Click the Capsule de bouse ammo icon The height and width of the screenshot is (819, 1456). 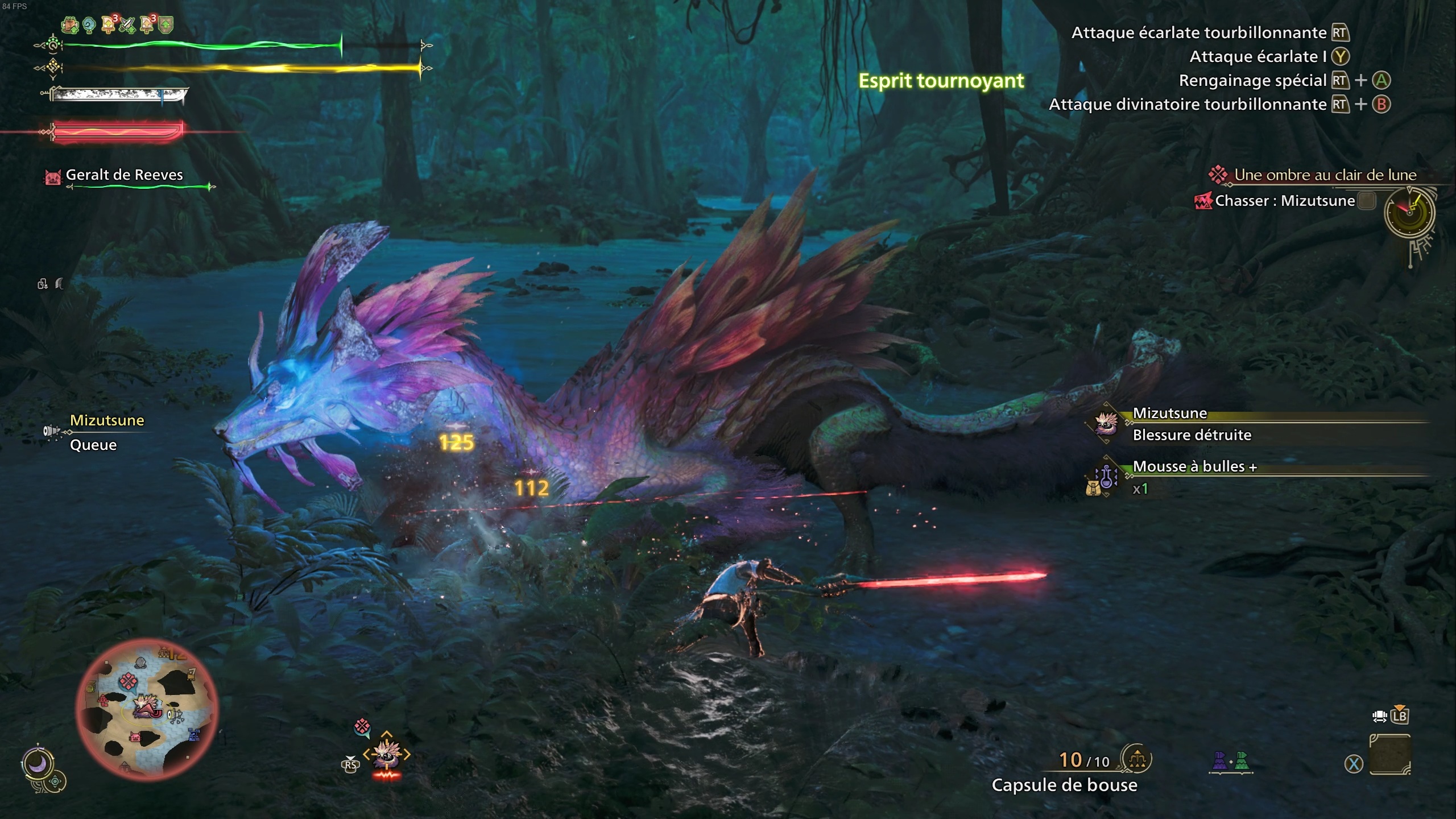click(1137, 758)
